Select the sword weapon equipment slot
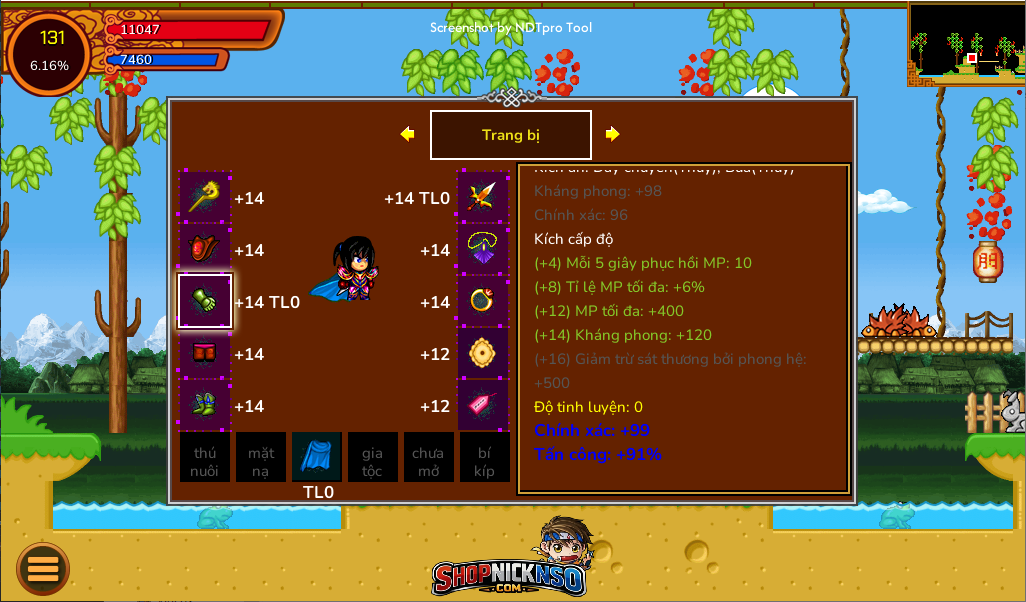Image resolution: width=1026 pixels, height=602 pixels. tap(483, 197)
